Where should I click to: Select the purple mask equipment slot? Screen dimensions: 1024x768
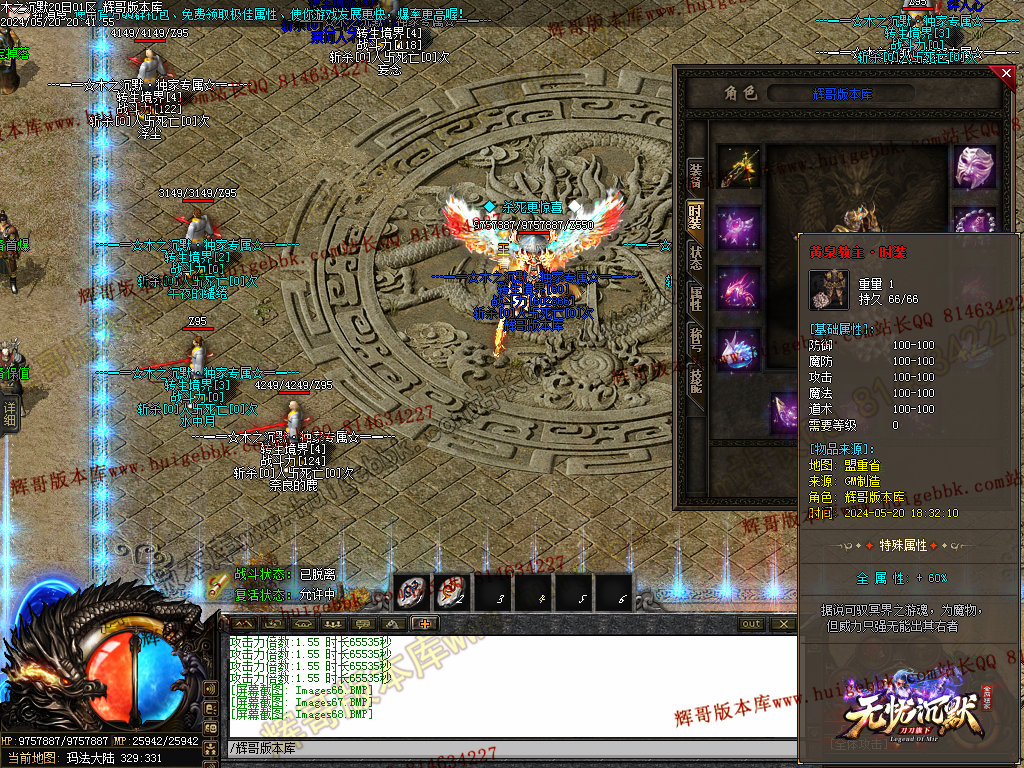tap(974, 166)
